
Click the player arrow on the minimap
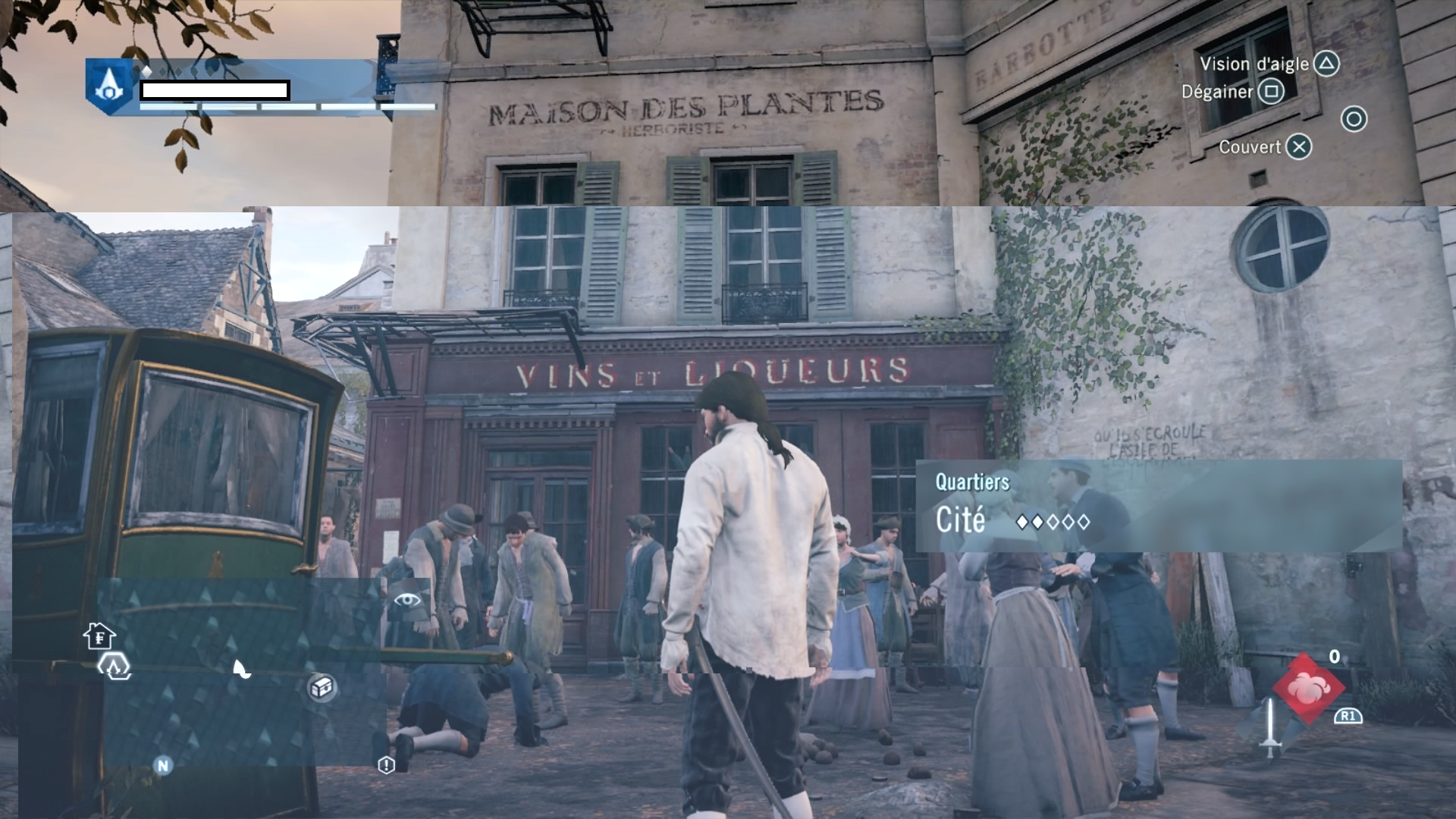240,668
